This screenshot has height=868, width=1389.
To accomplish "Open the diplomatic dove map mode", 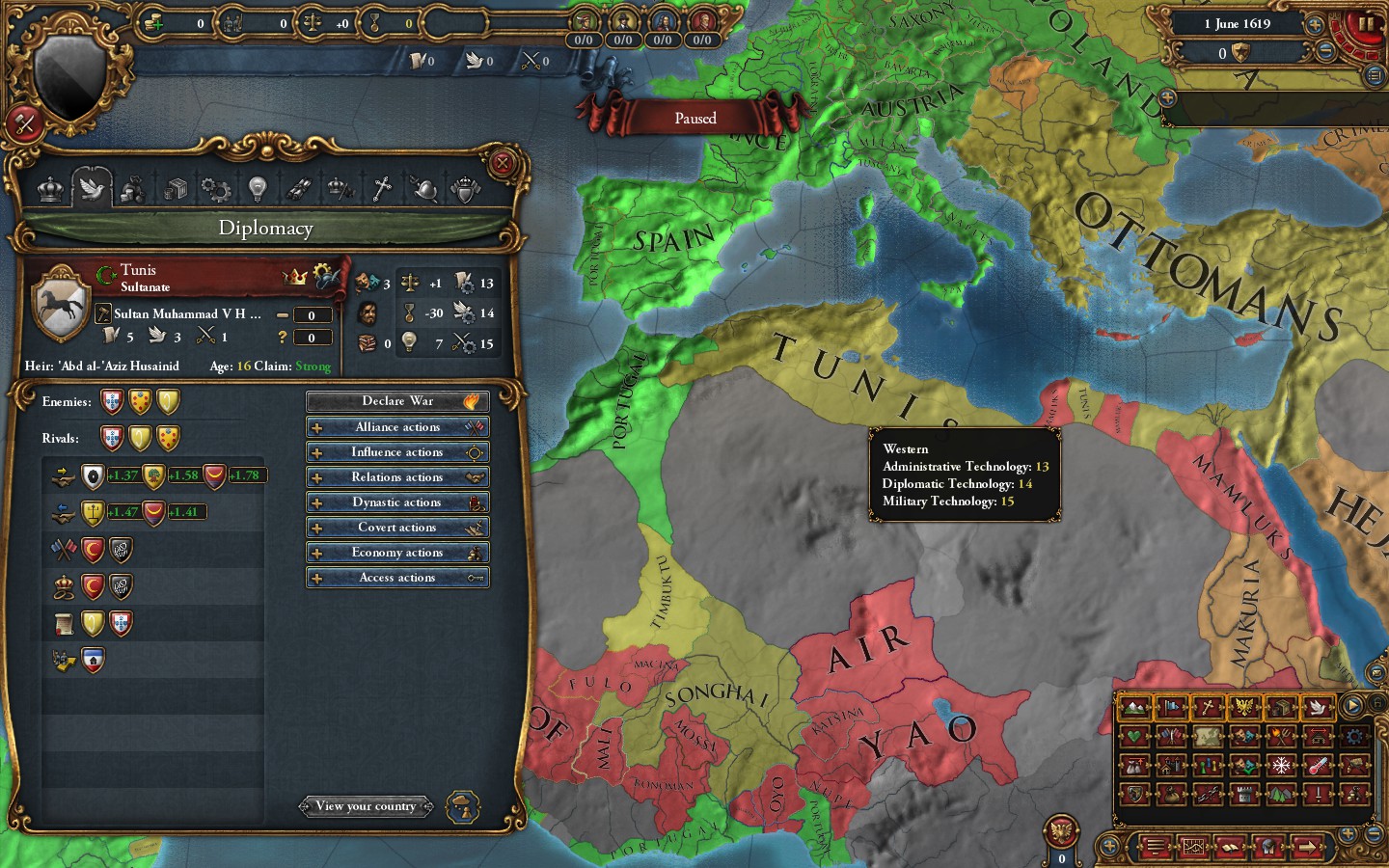I will (1317, 706).
